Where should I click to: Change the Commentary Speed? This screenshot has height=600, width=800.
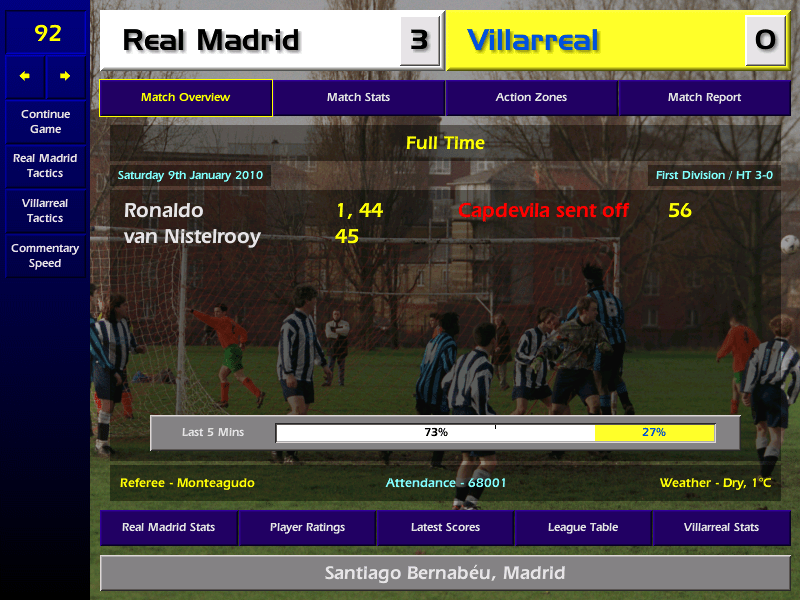tap(45, 256)
